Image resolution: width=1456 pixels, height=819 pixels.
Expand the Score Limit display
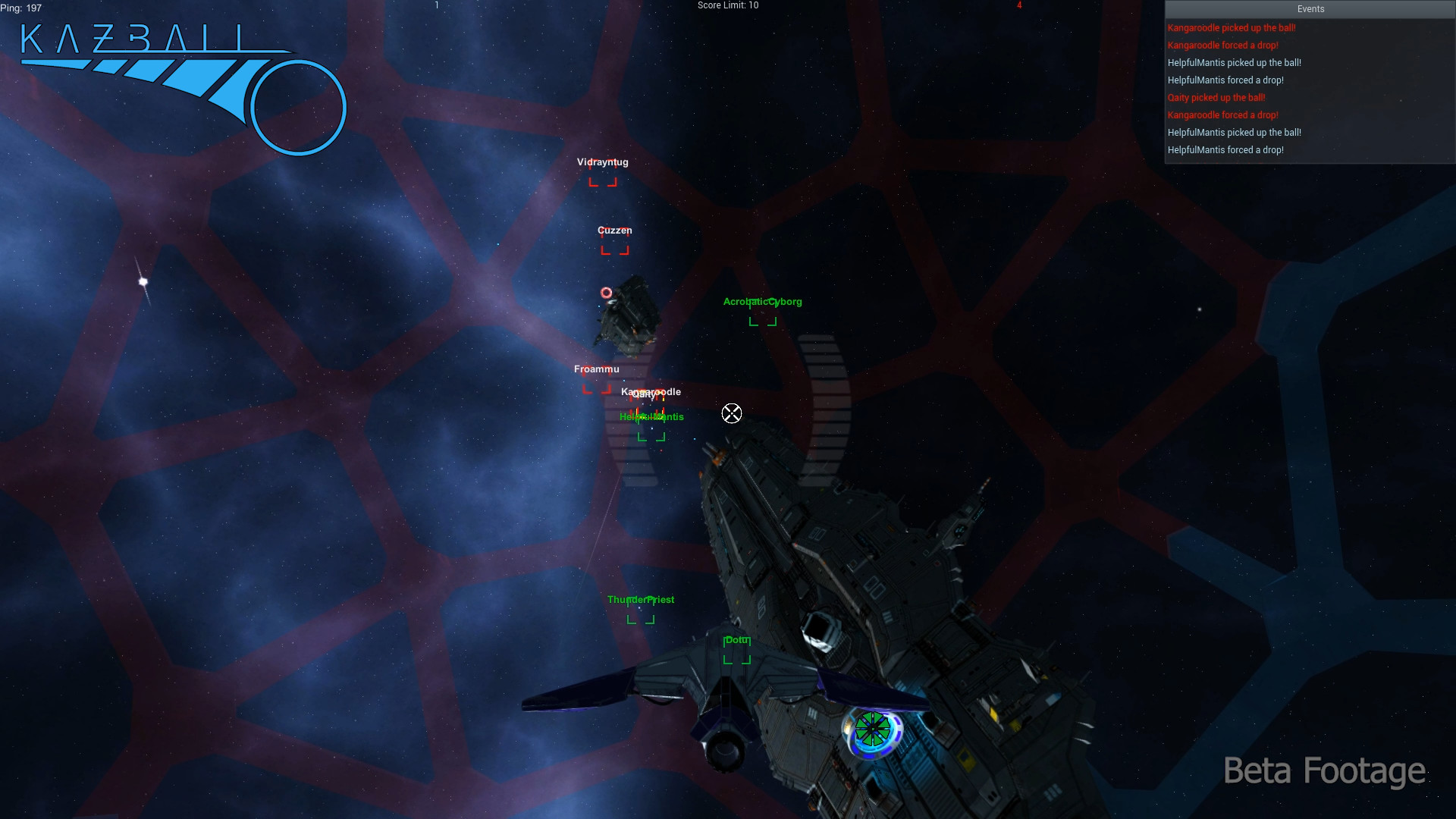pos(726,5)
